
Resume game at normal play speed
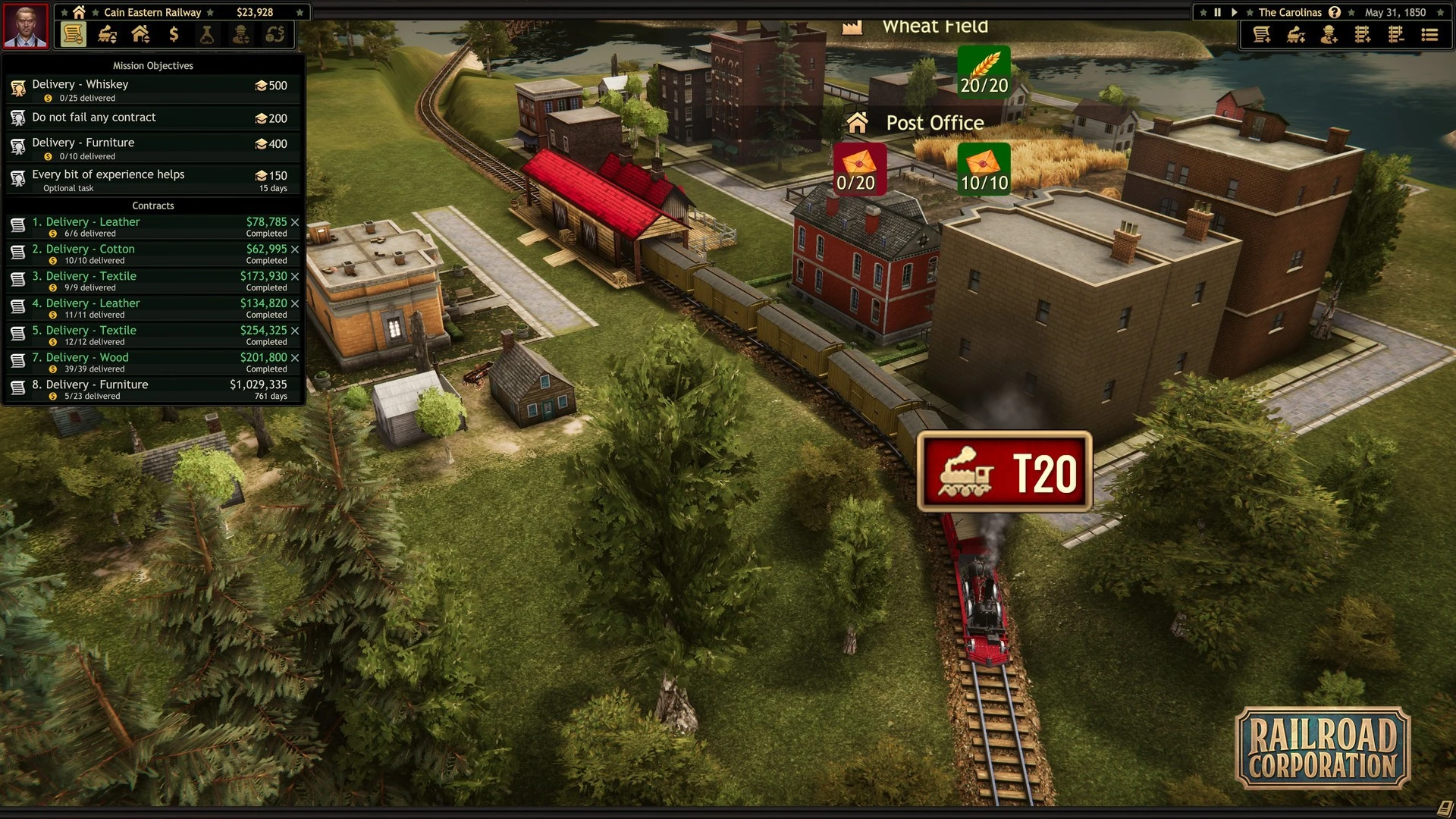click(x=1235, y=12)
